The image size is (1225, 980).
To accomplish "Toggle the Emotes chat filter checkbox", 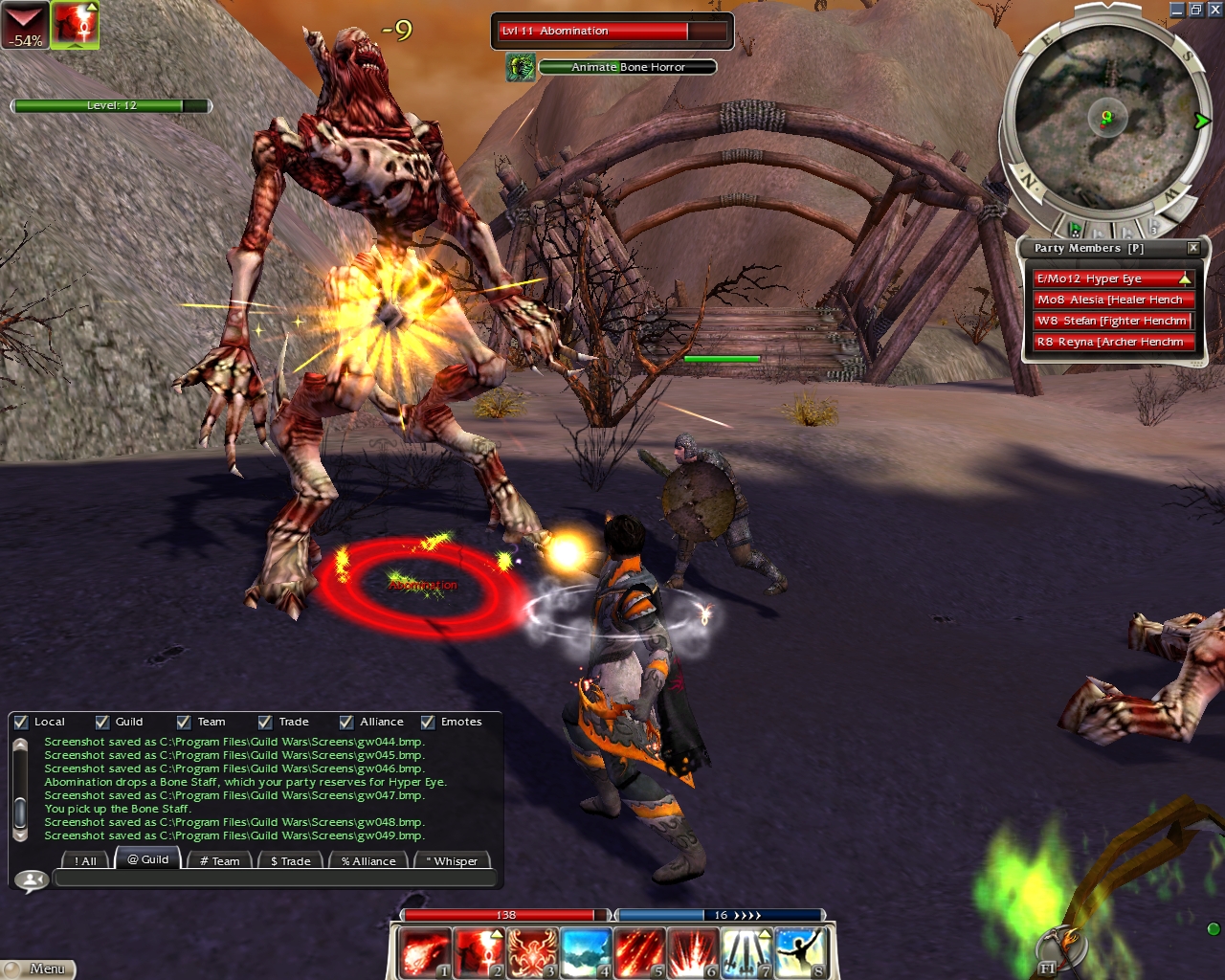I will pyautogui.click(x=428, y=723).
